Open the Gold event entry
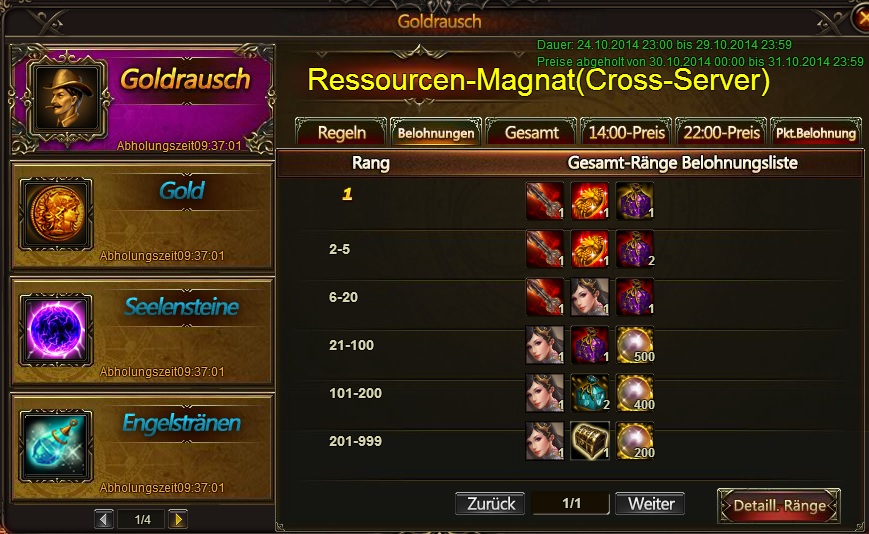This screenshot has width=869, height=534. pyautogui.click(x=141, y=214)
